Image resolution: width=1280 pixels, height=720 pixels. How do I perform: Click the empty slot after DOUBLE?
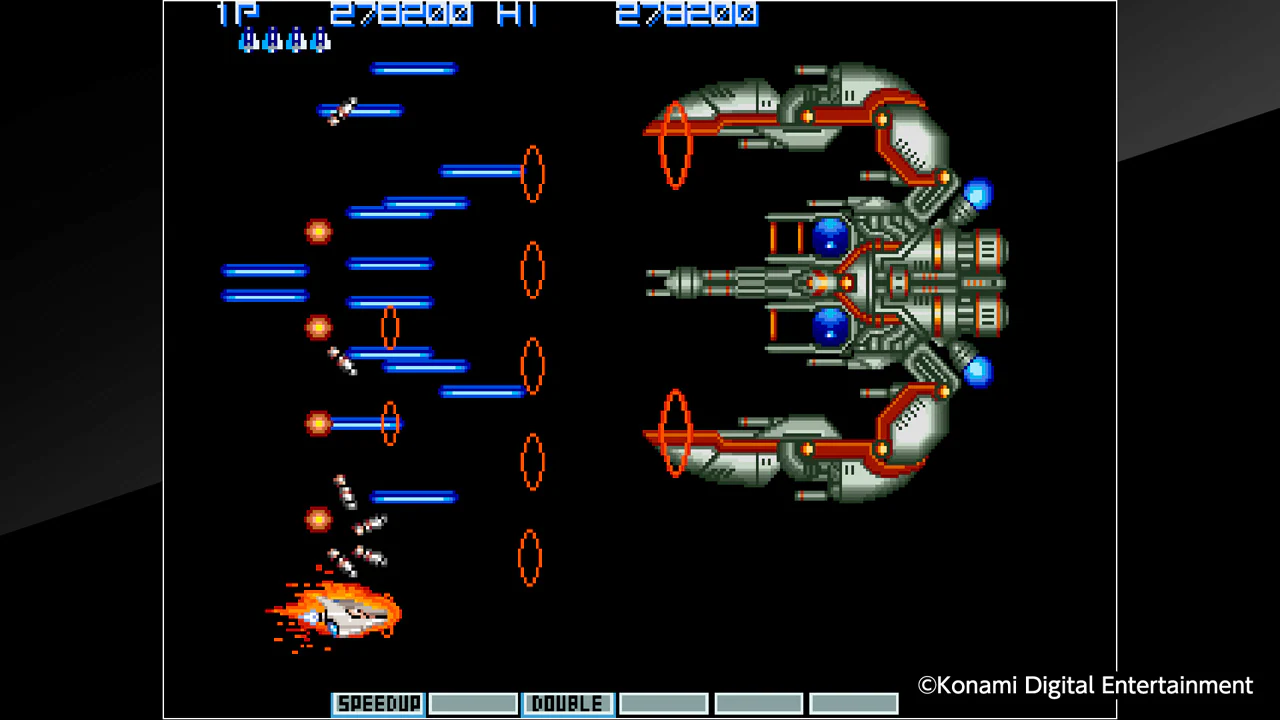point(663,703)
